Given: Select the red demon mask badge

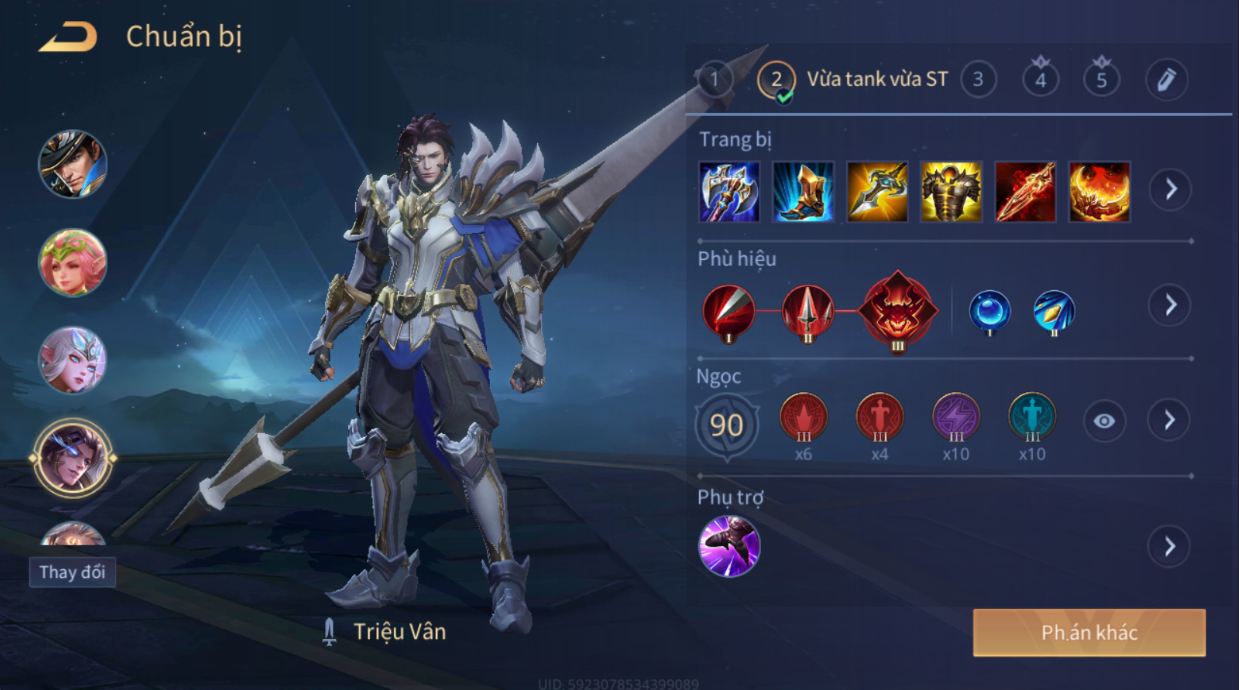Looking at the screenshot, I should pyautogui.click(x=898, y=310).
